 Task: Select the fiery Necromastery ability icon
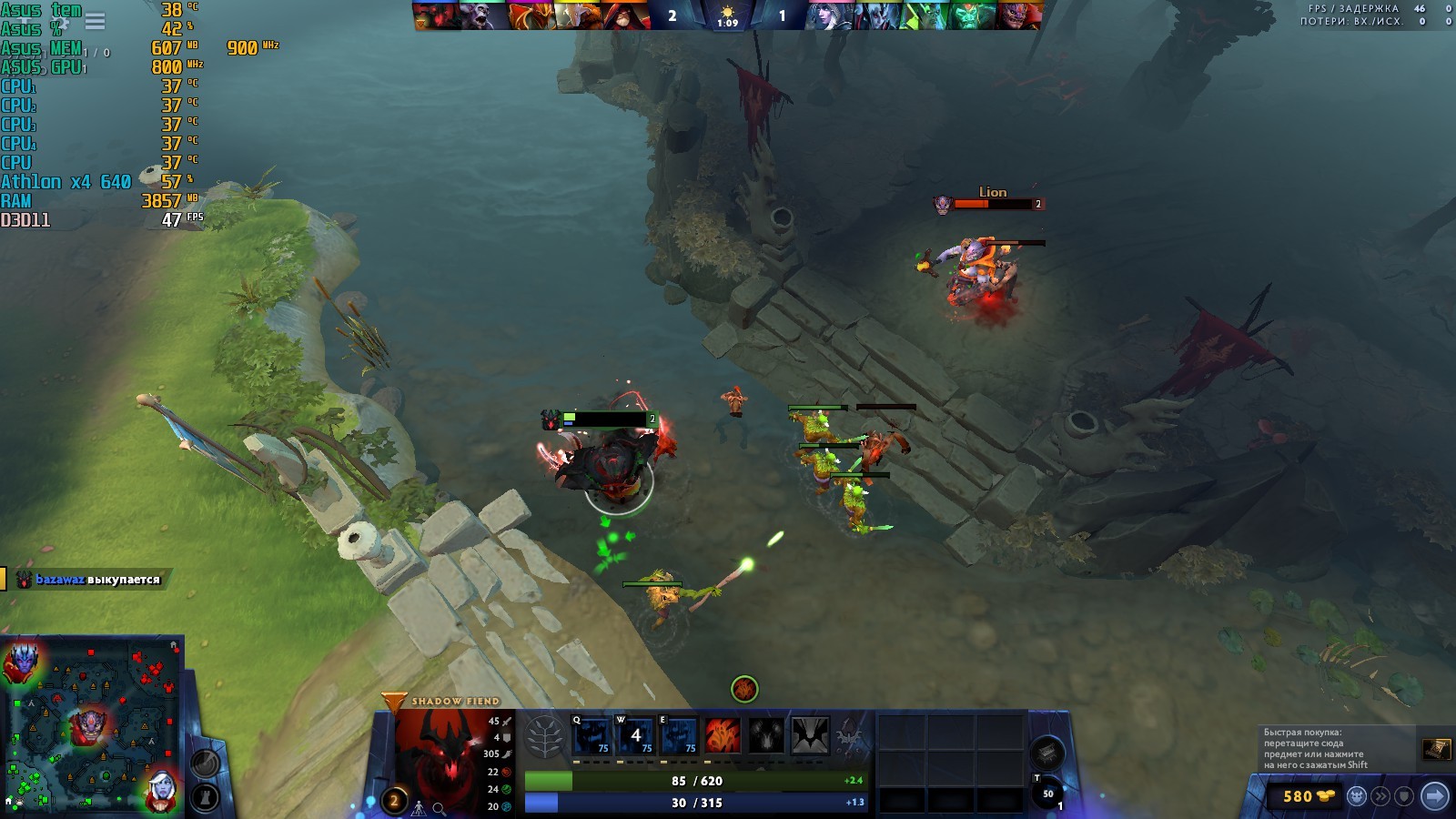point(723,735)
